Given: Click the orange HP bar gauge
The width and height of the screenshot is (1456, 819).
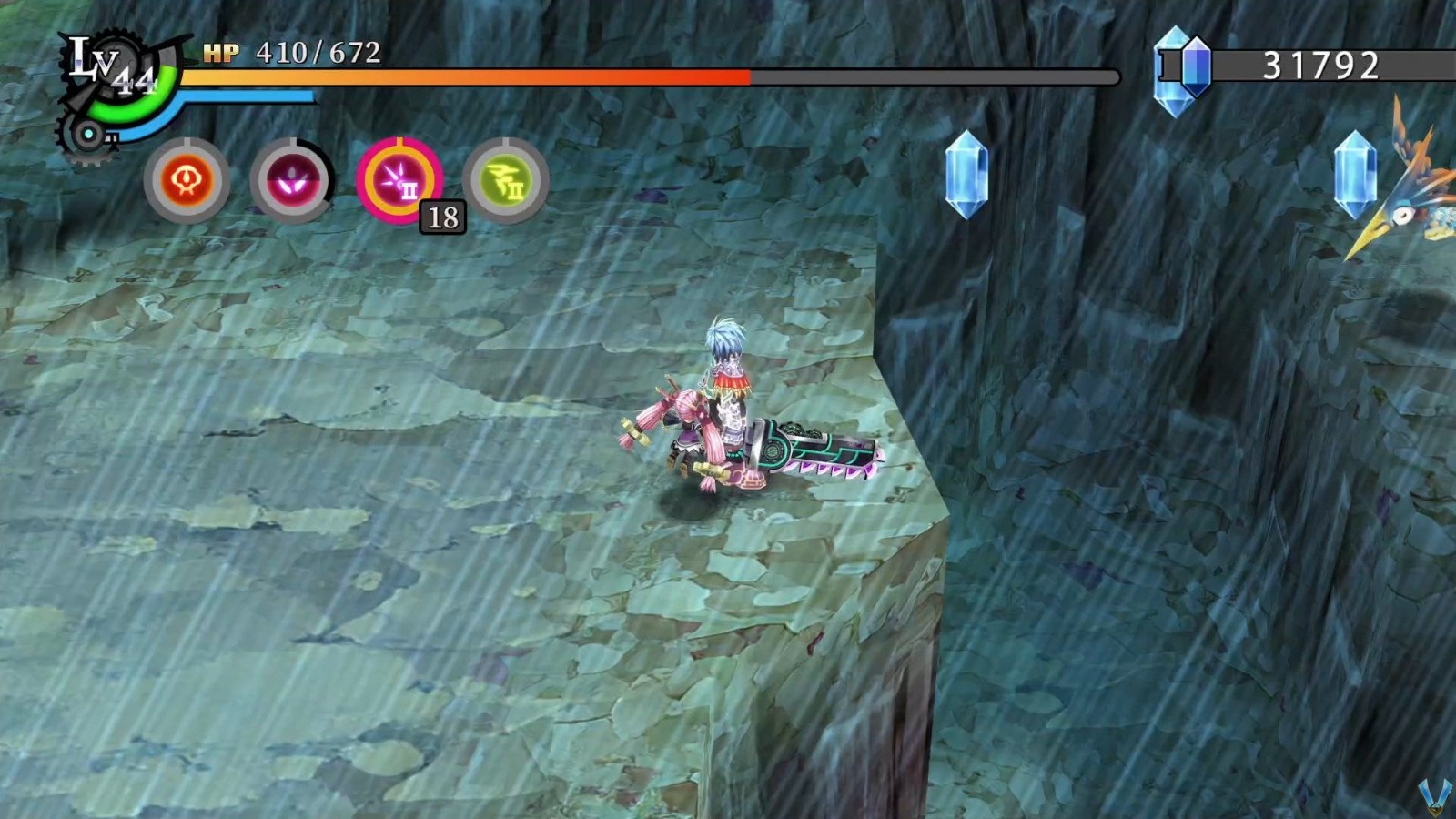Looking at the screenshot, I should [464, 77].
